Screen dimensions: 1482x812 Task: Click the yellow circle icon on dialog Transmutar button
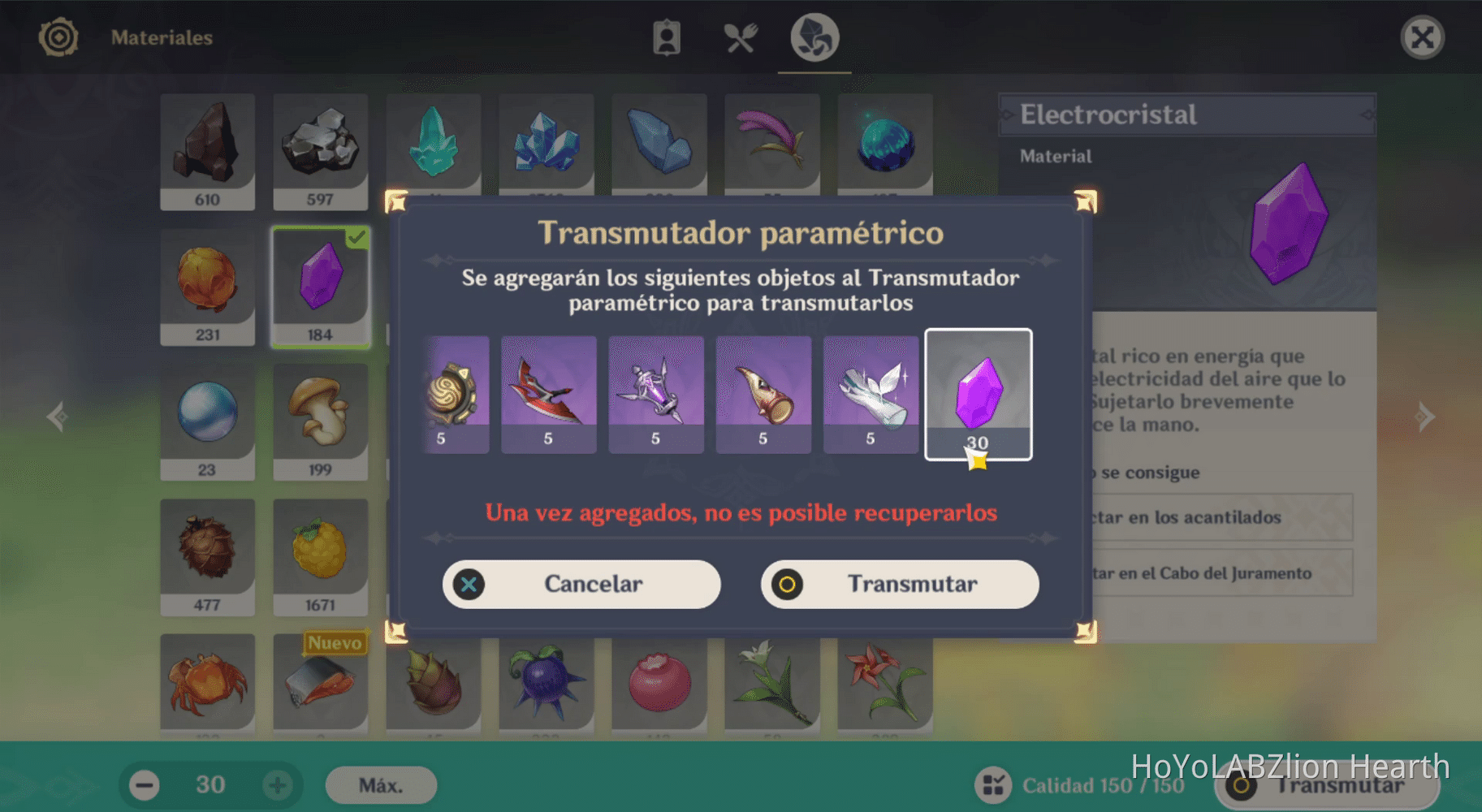(786, 585)
